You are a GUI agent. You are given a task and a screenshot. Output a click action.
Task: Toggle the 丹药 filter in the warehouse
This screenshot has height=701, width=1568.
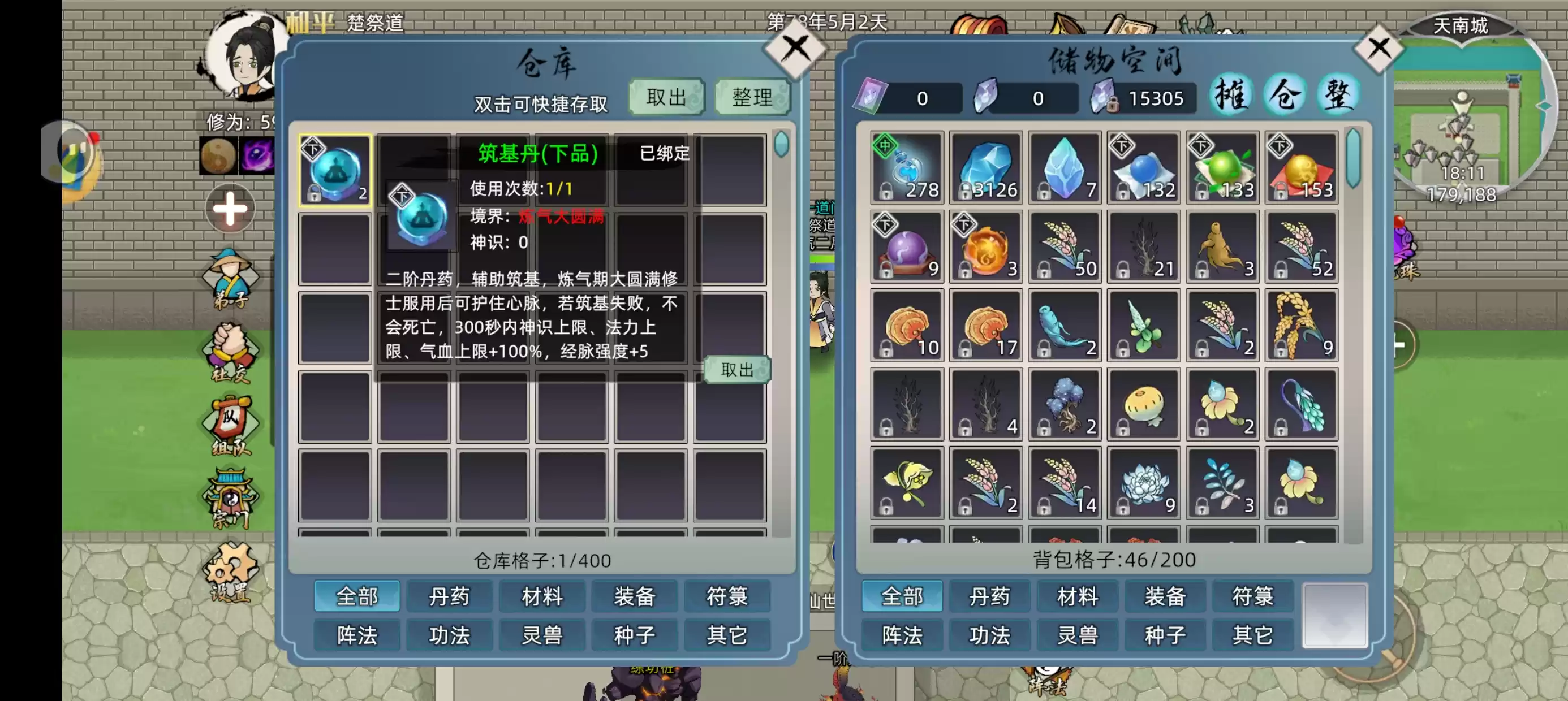point(450,596)
